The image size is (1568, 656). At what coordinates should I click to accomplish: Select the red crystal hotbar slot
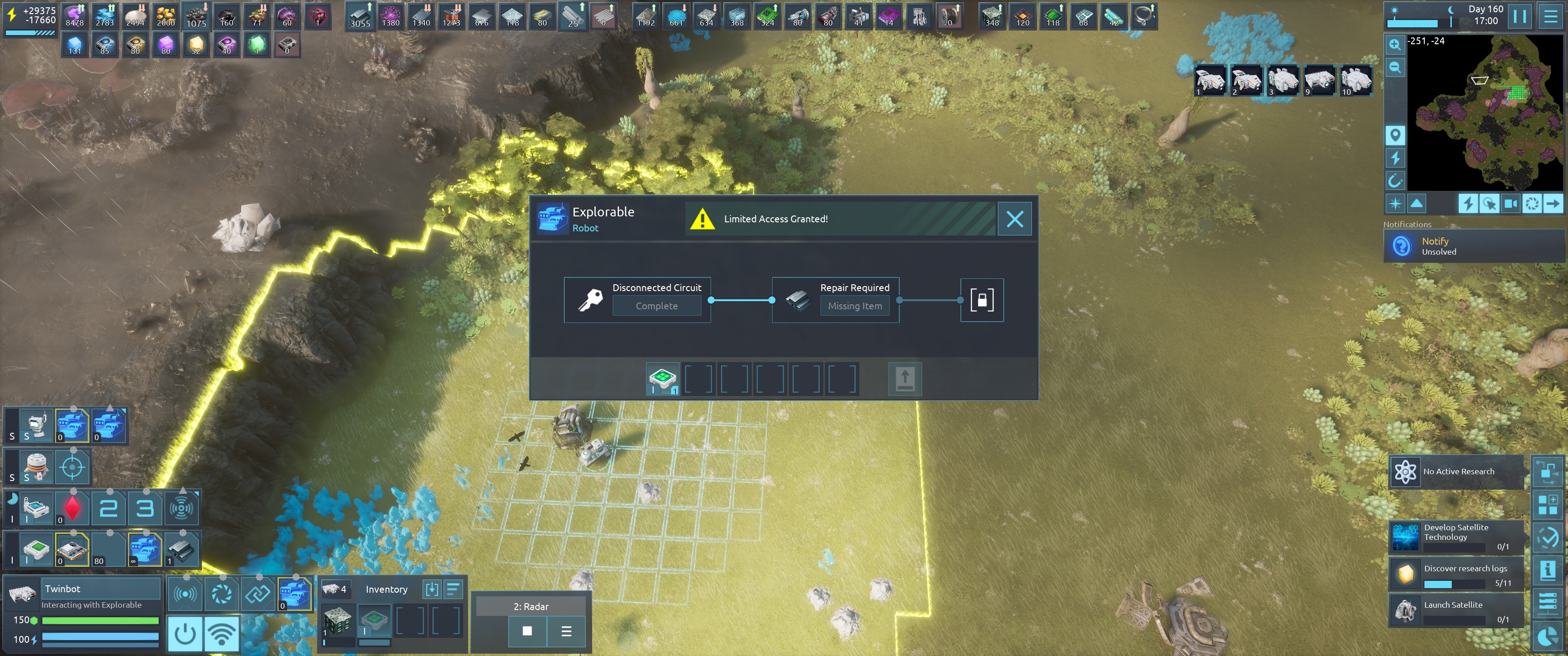coord(72,508)
